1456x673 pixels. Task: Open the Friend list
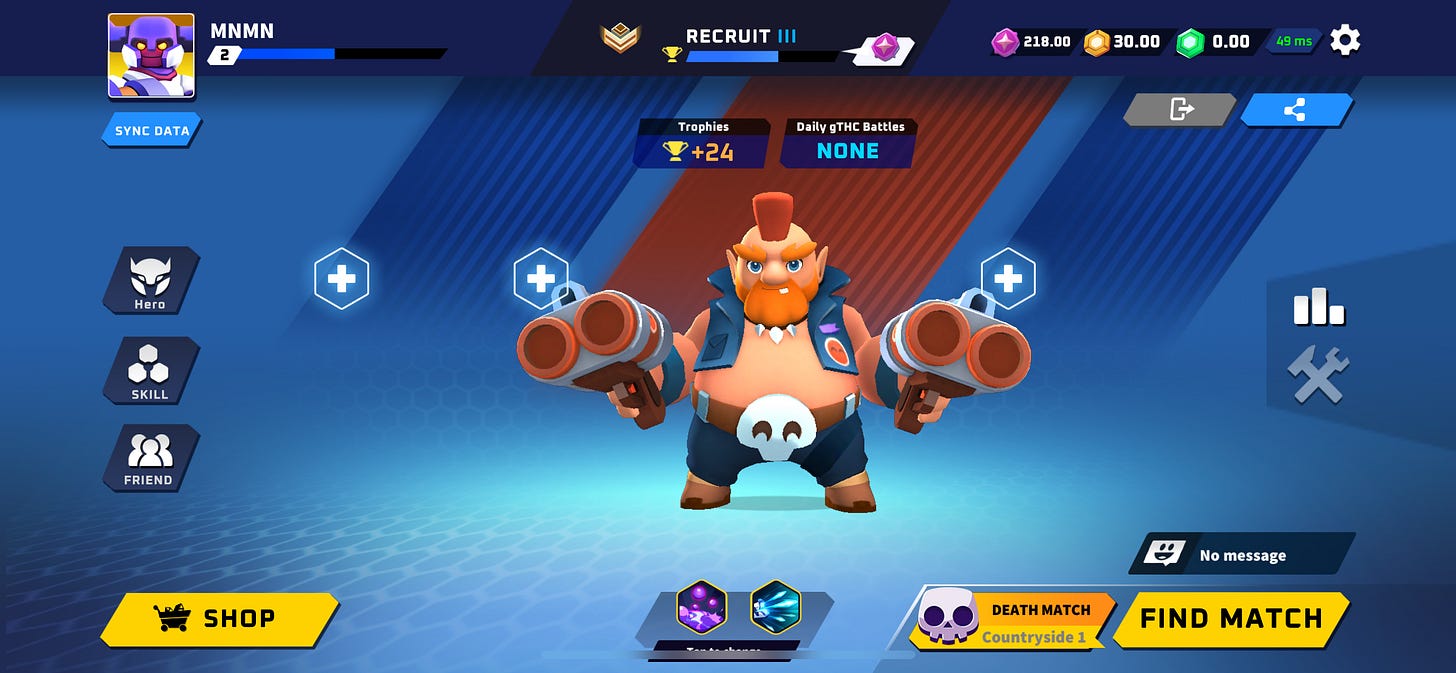[150, 458]
